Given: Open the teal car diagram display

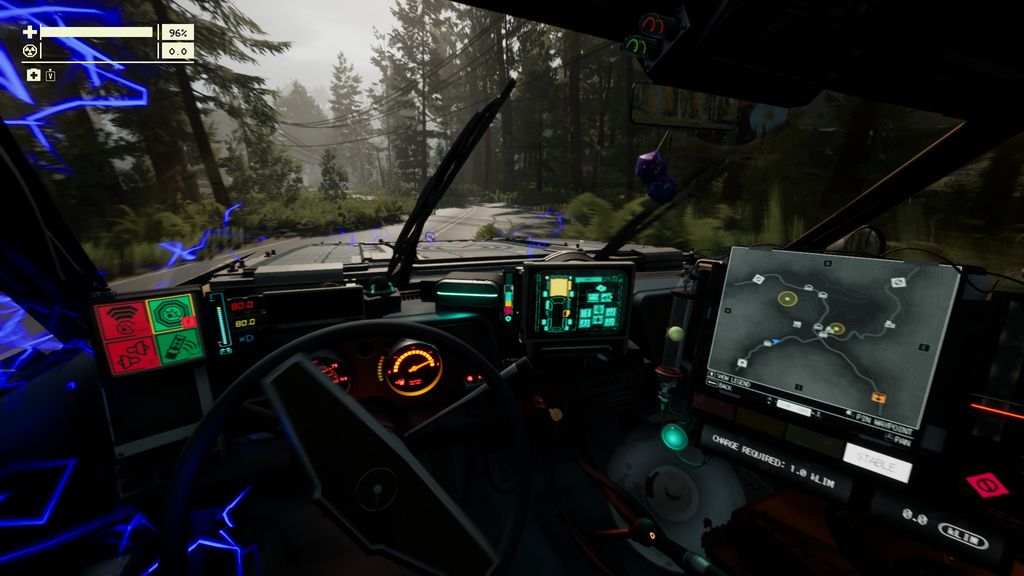Looking at the screenshot, I should (578, 299).
